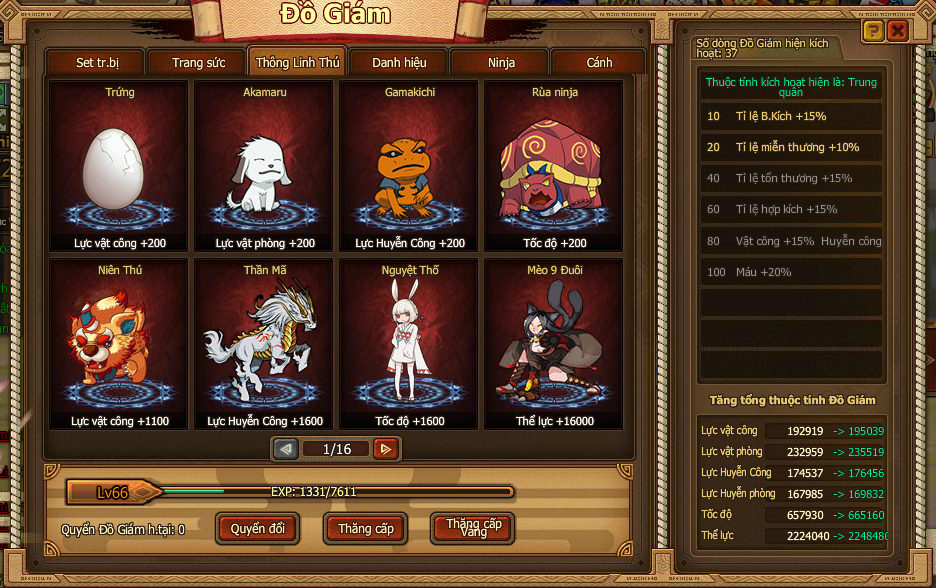Image resolution: width=936 pixels, height=588 pixels.
Task: Close the Đồ Giám window
Action: [x=897, y=31]
